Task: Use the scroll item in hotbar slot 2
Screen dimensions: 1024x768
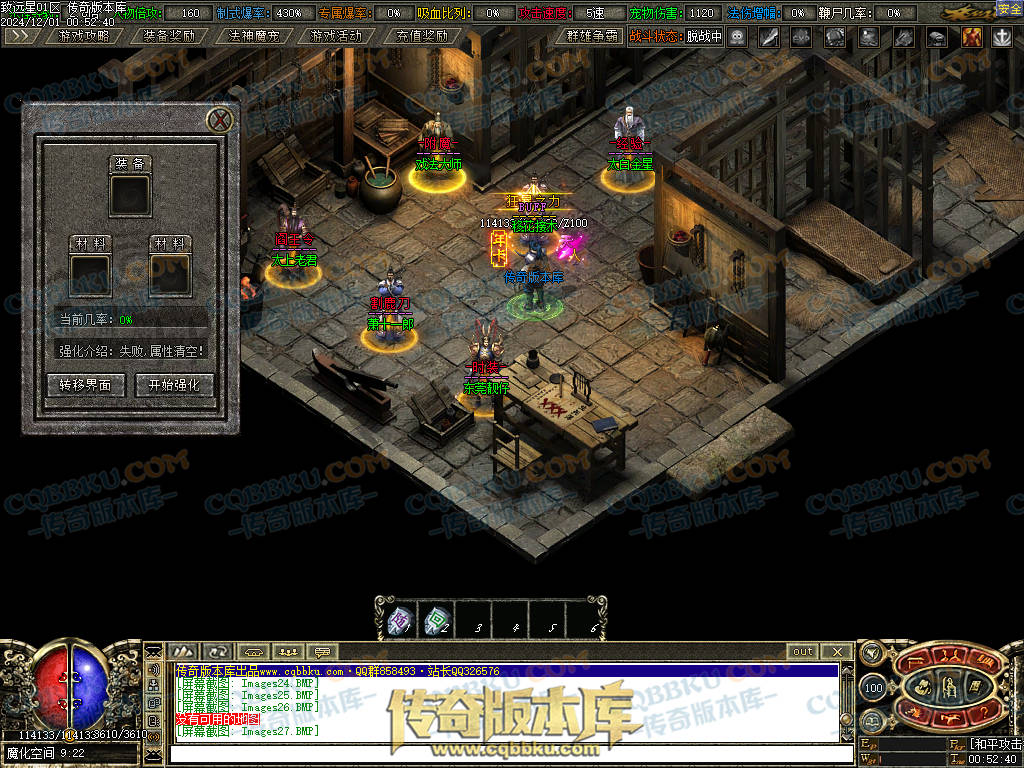Action: tap(435, 621)
